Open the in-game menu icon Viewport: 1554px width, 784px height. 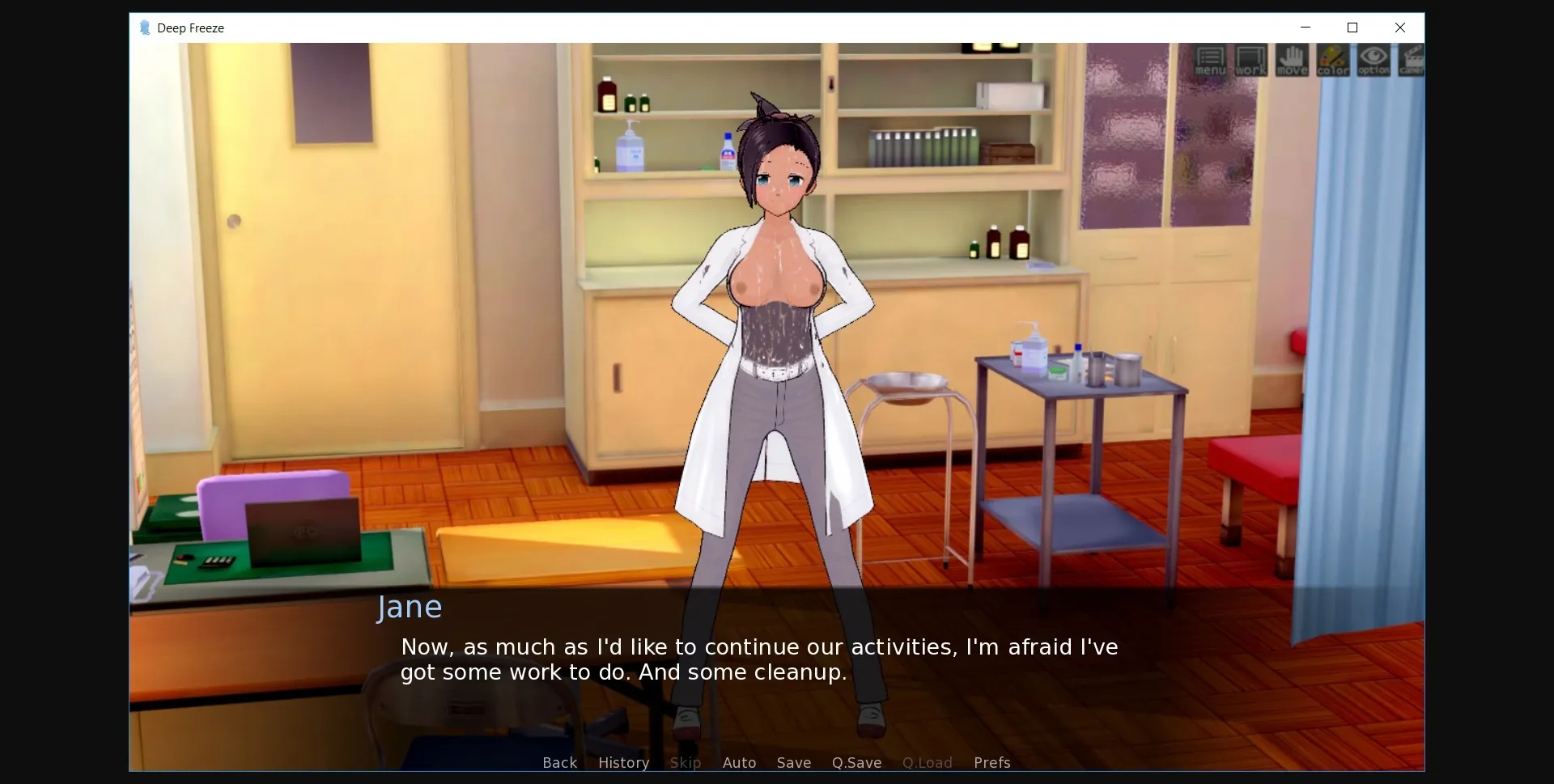1209,61
